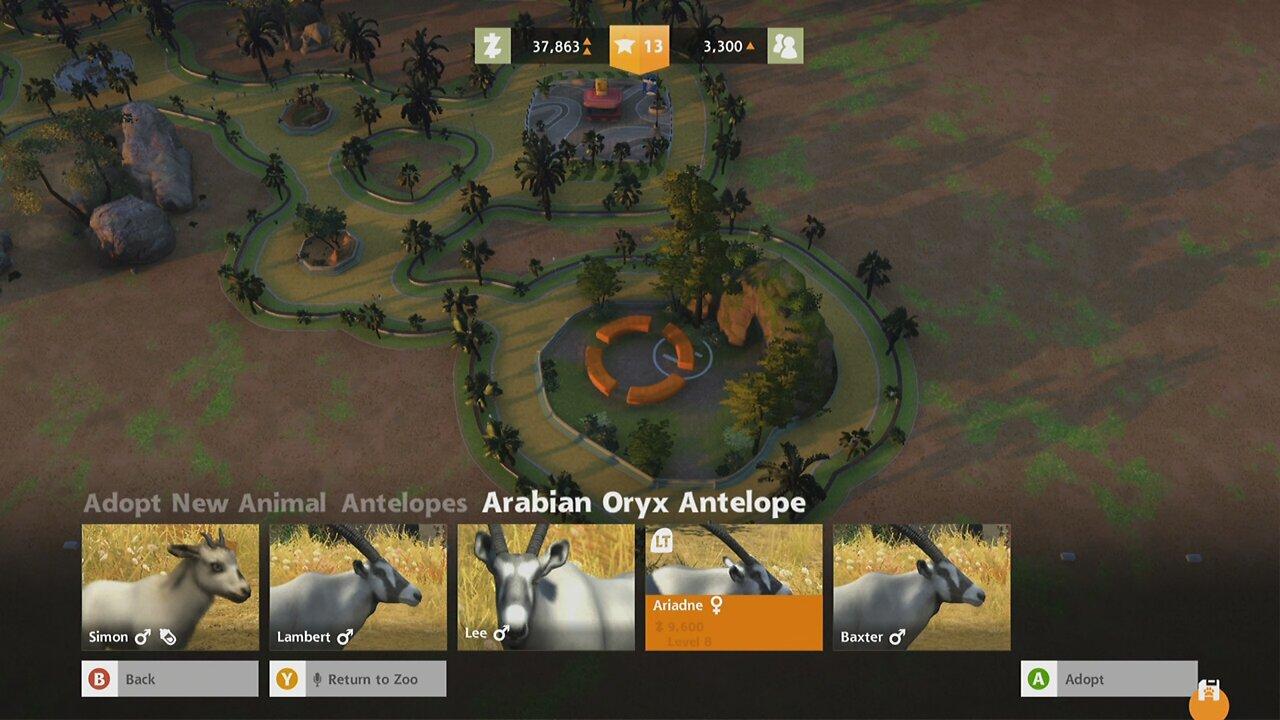The height and width of the screenshot is (720, 1280).
Task: Select Lambert's portrait card
Action: click(357, 585)
